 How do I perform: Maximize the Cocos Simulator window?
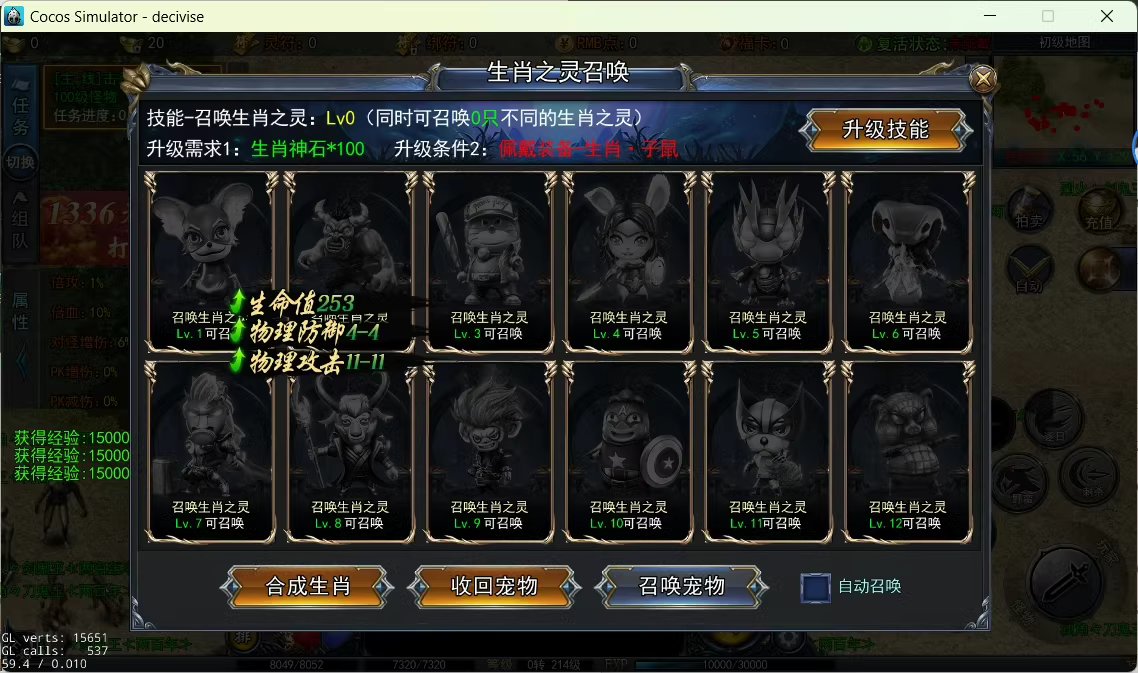(x=1048, y=16)
